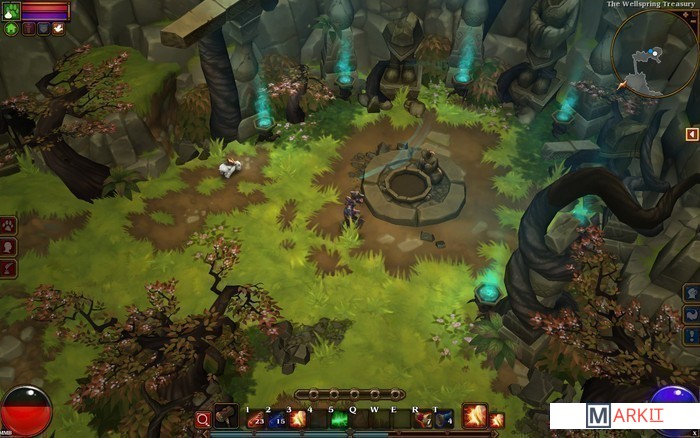This screenshot has width=700, height=438.
Task: Open the pet inventory icon
Action: point(28,29)
